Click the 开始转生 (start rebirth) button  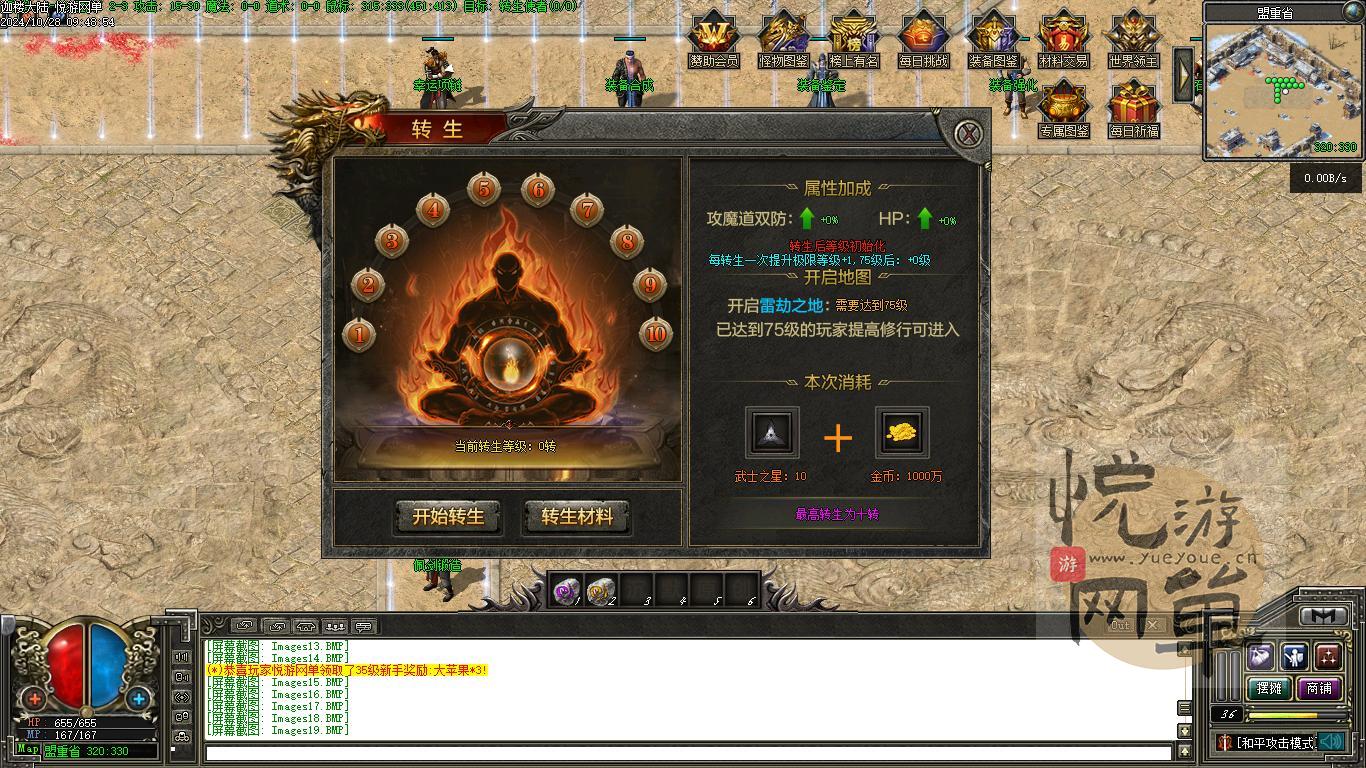448,517
